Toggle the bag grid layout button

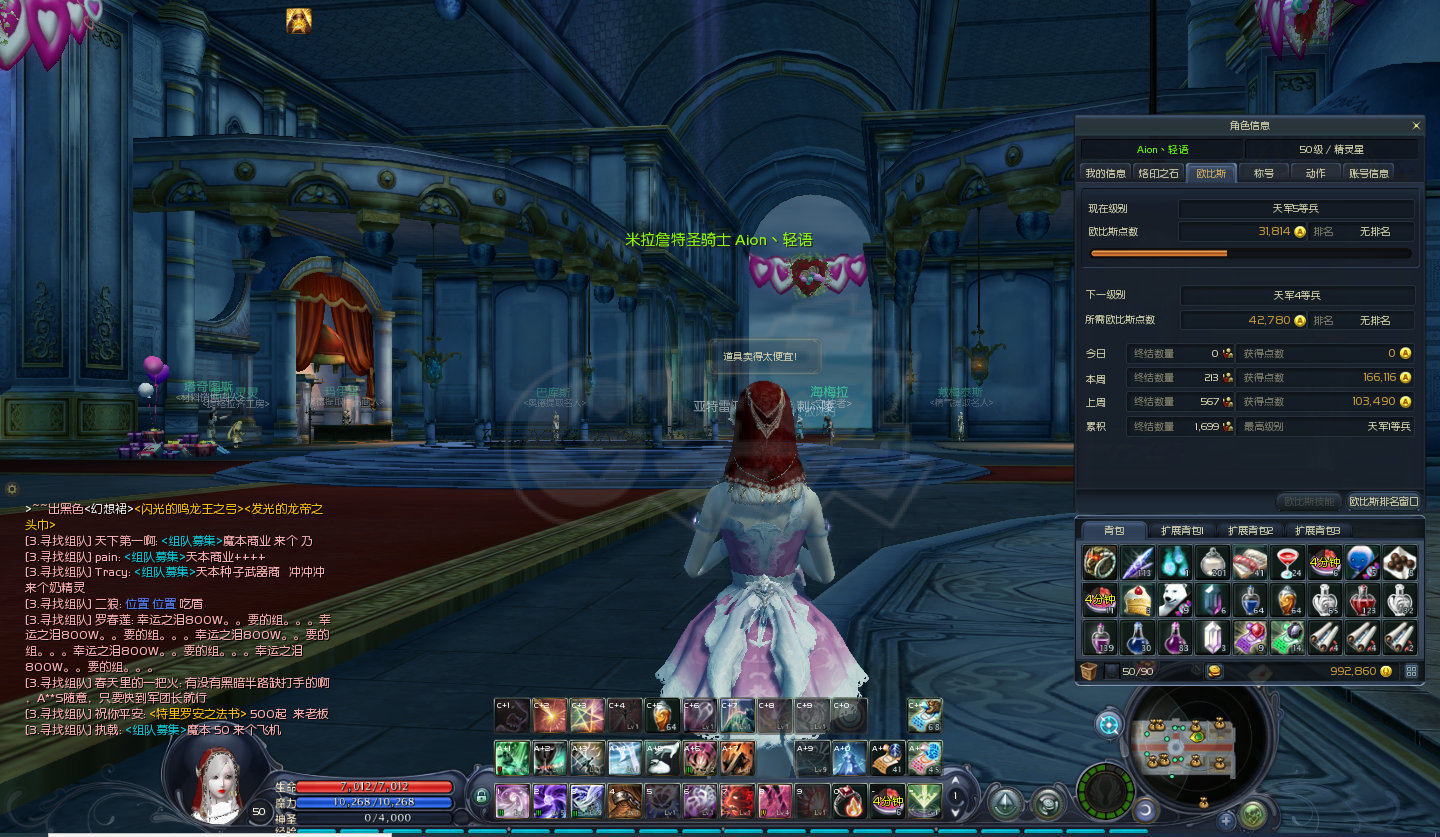point(1411,671)
